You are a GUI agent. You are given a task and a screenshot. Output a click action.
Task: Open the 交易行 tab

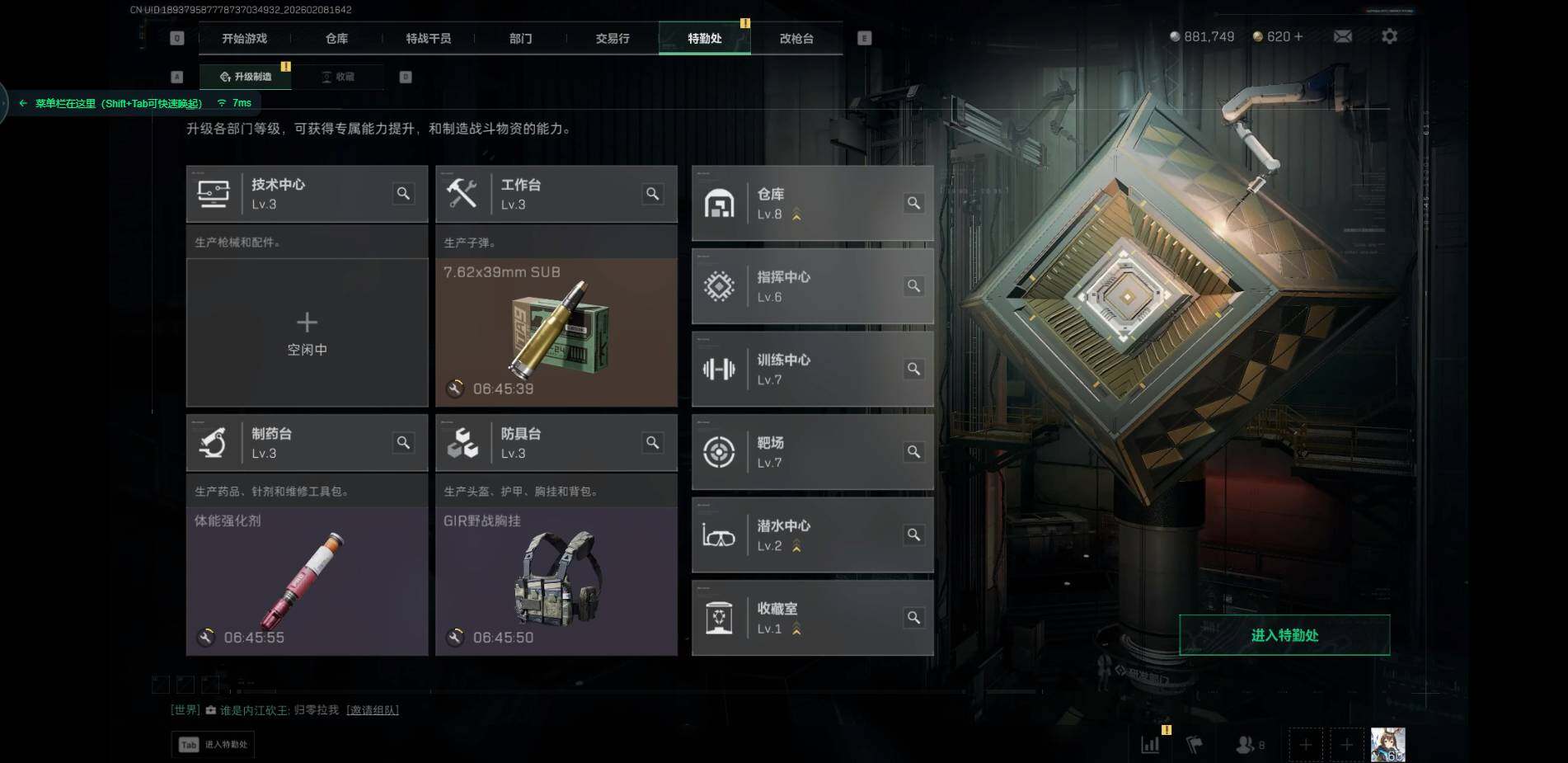(x=612, y=39)
